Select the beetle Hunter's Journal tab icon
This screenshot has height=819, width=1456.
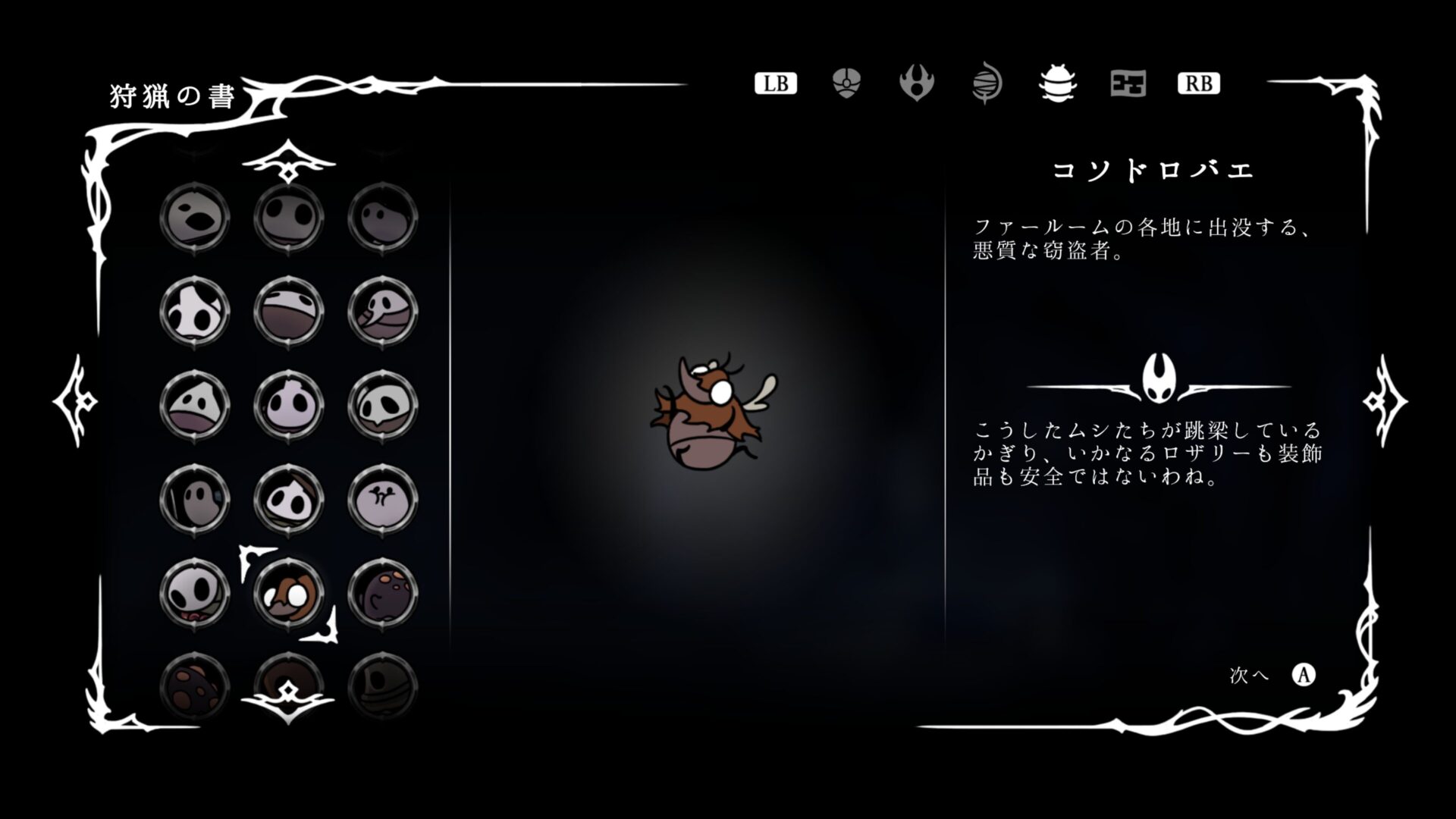pos(1059,84)
